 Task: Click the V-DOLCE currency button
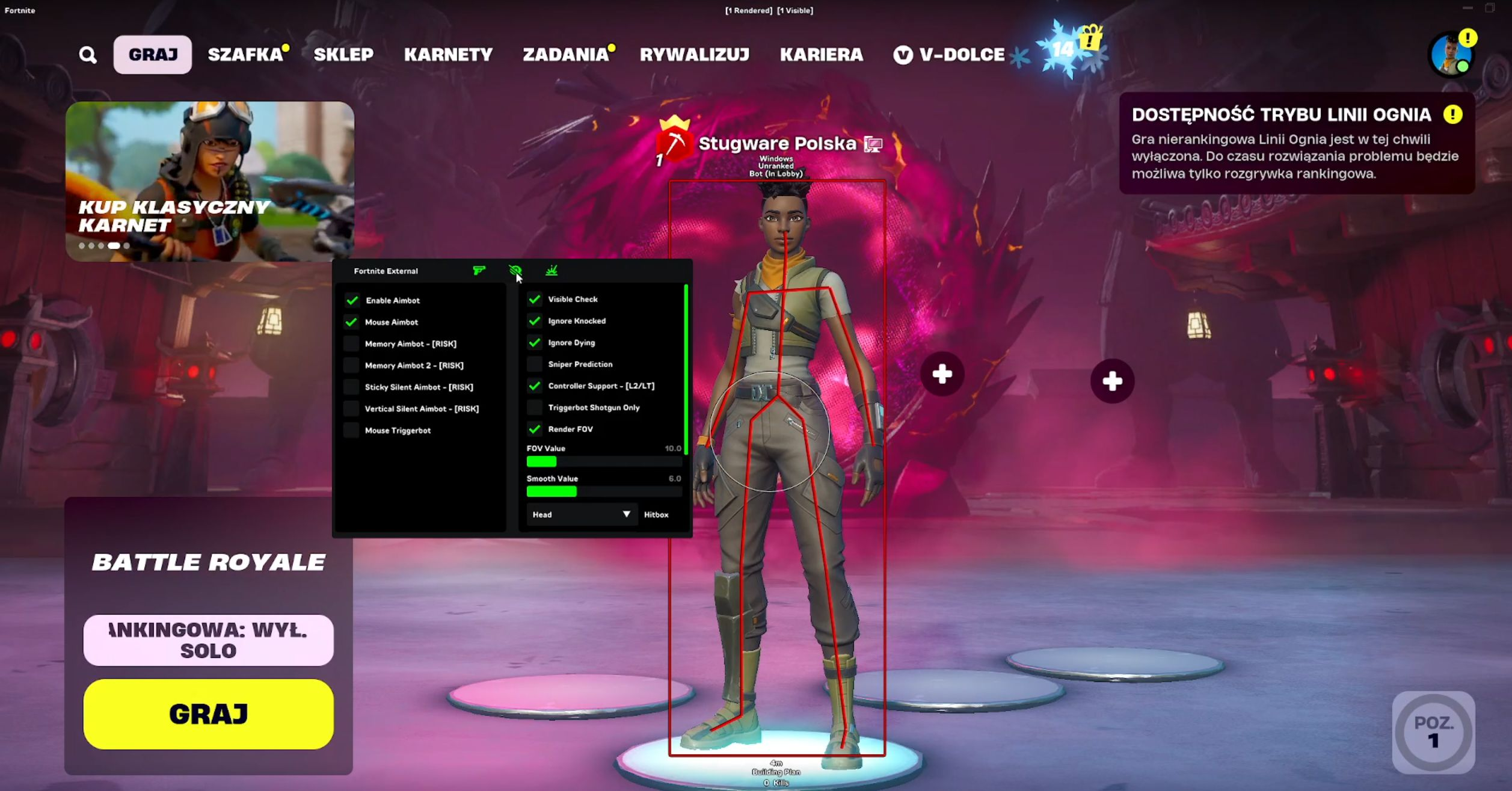coord(950,55)
